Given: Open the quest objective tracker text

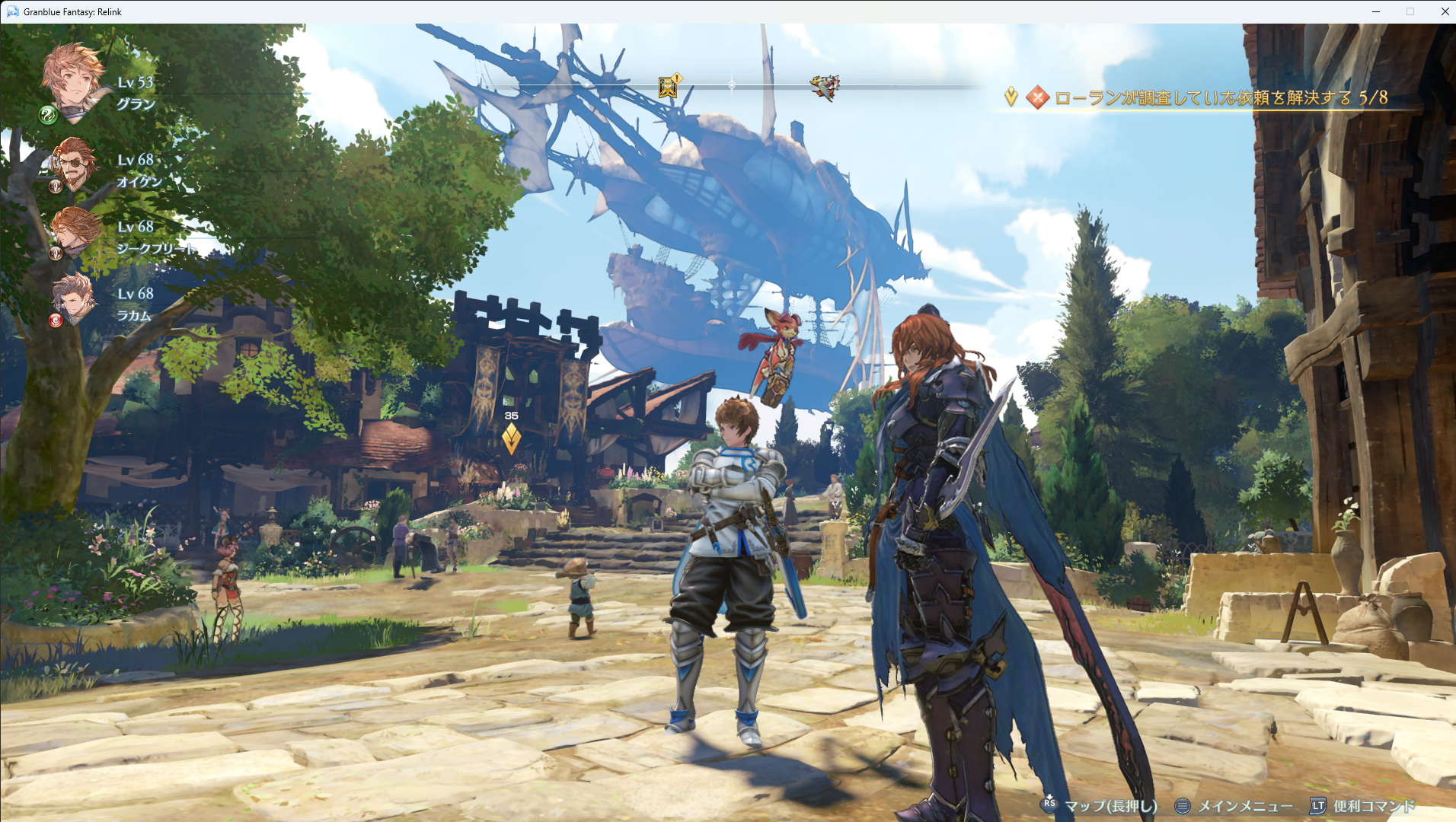Looking at the screenshot, I should (x=1221, y=98).
